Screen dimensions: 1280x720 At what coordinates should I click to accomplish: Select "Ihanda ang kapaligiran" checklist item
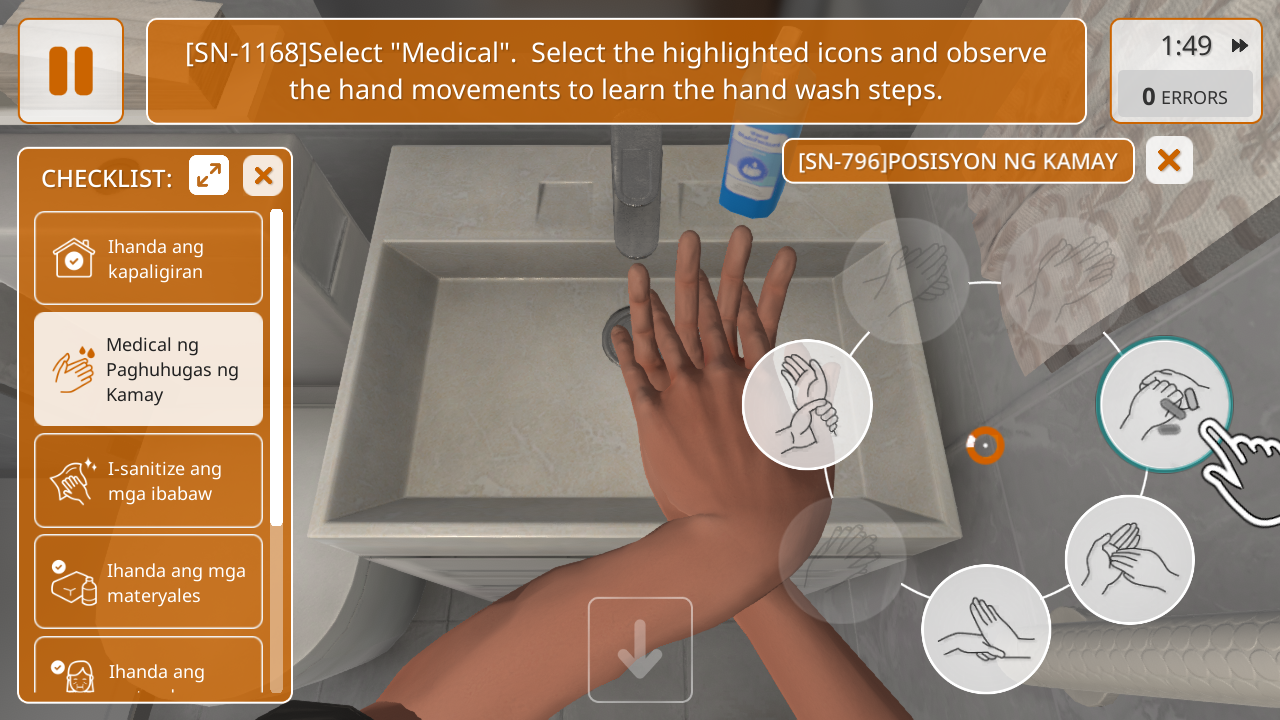(x=148, y=258)
